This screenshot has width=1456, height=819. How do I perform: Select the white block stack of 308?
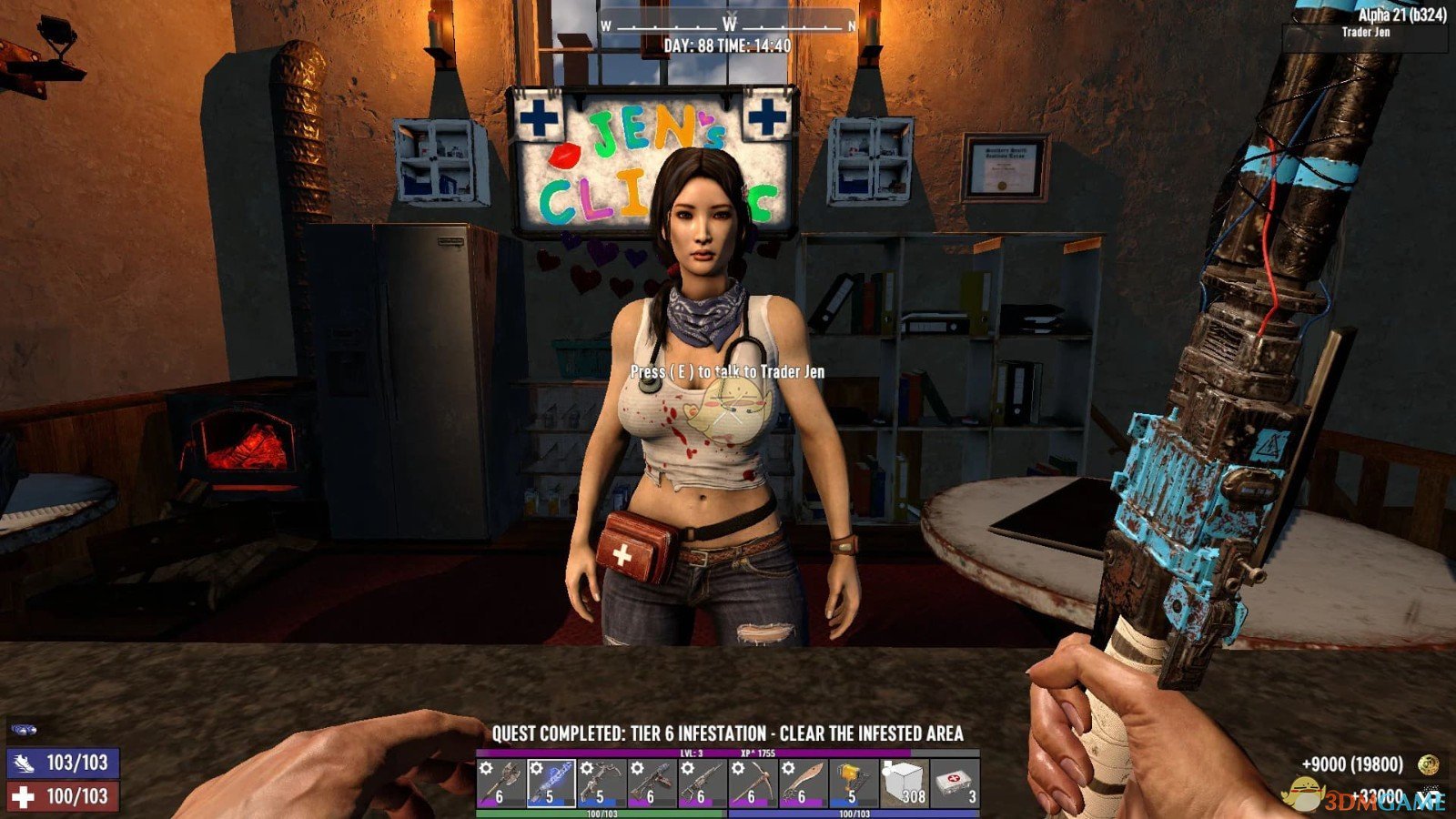(x=904, y=784)
